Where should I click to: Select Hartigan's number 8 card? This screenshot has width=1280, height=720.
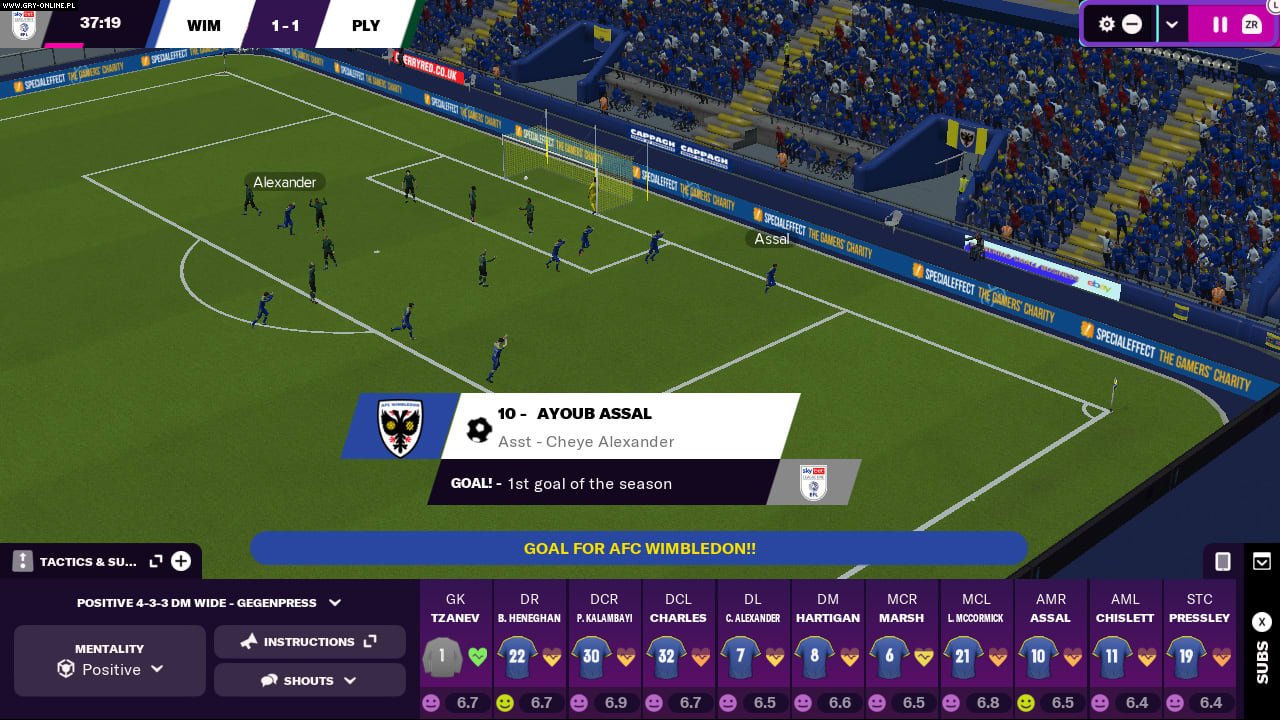pyautogui.click(x=827, y=650)
